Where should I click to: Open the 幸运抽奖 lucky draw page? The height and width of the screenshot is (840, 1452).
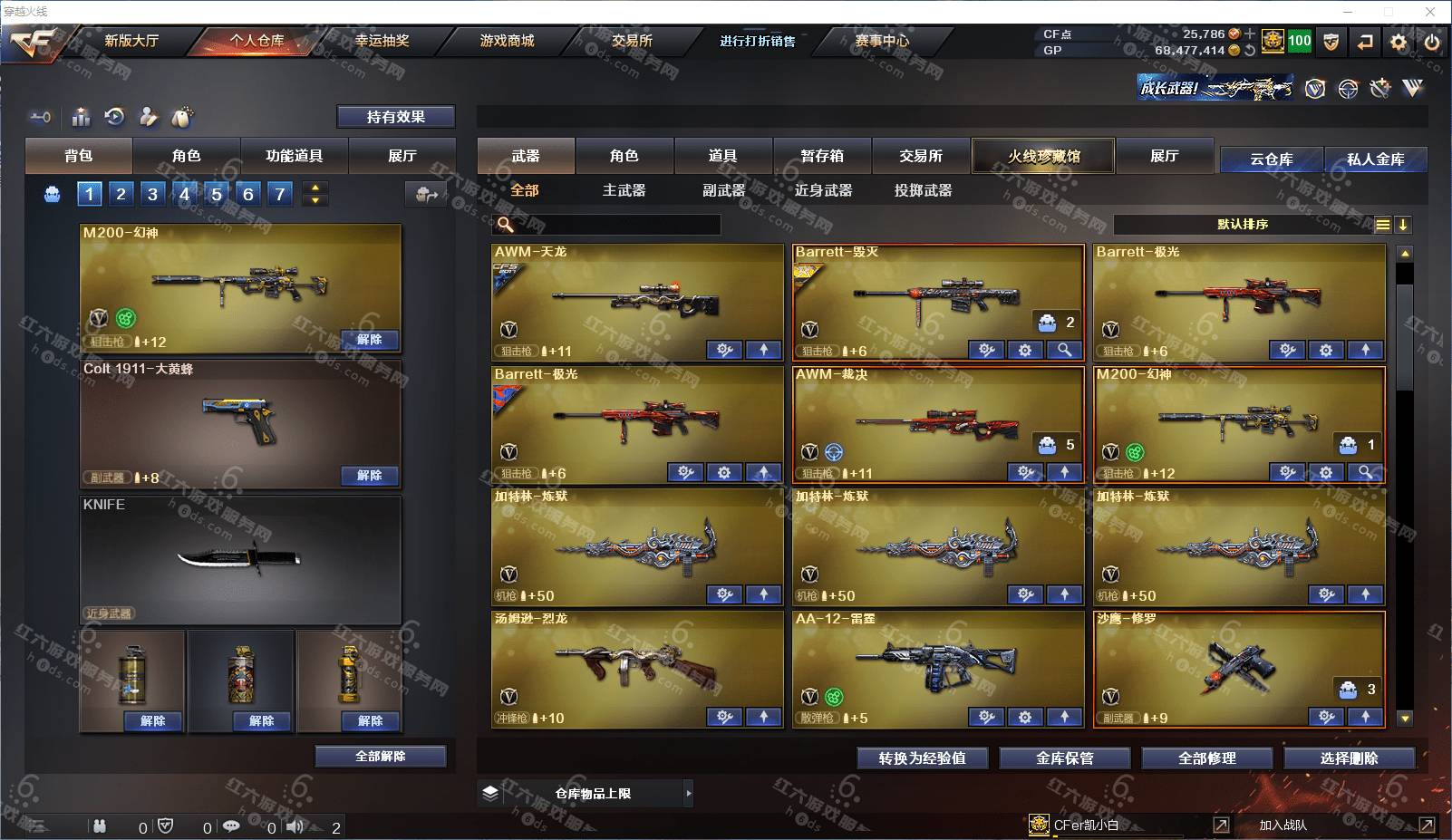(382, 41)
